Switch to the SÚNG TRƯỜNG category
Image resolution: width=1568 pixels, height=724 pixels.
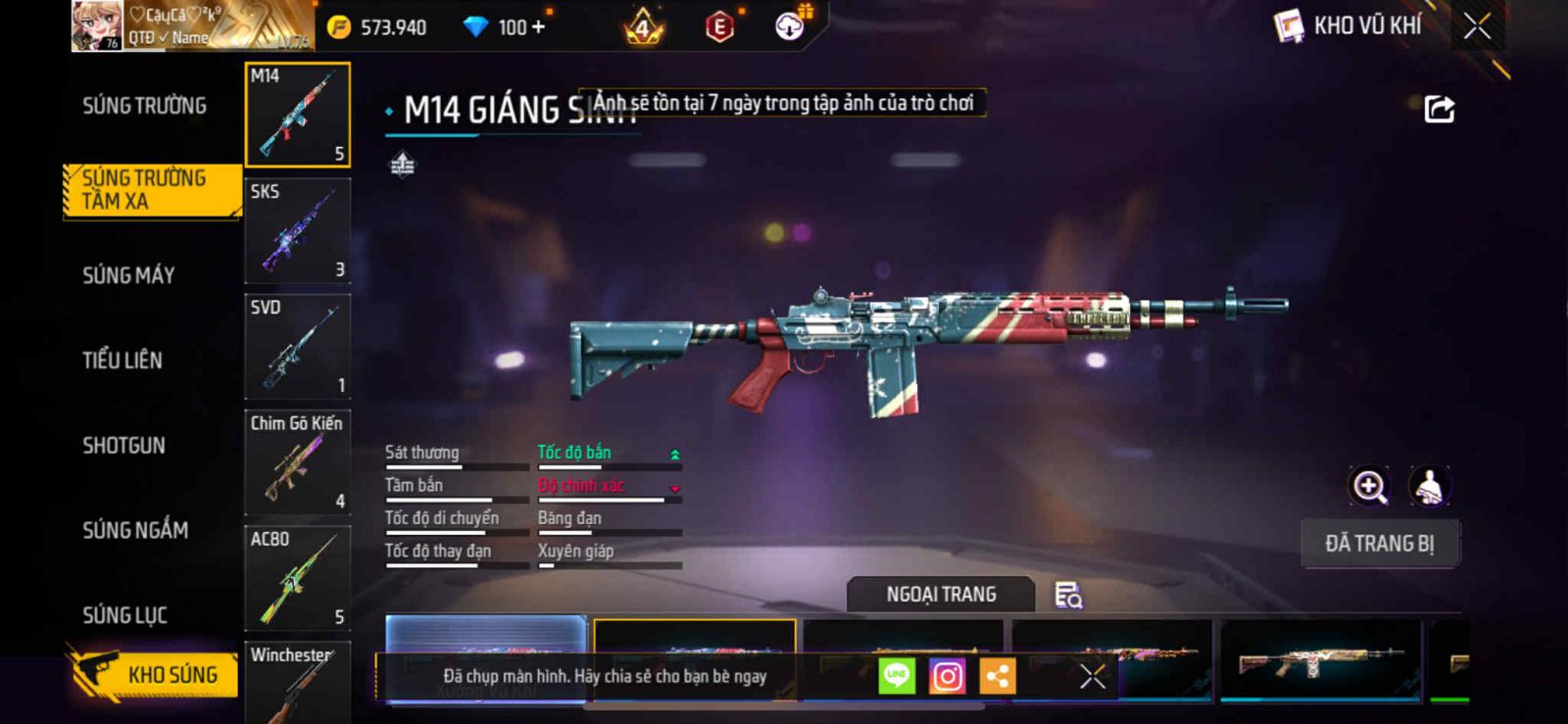[144, 106]
